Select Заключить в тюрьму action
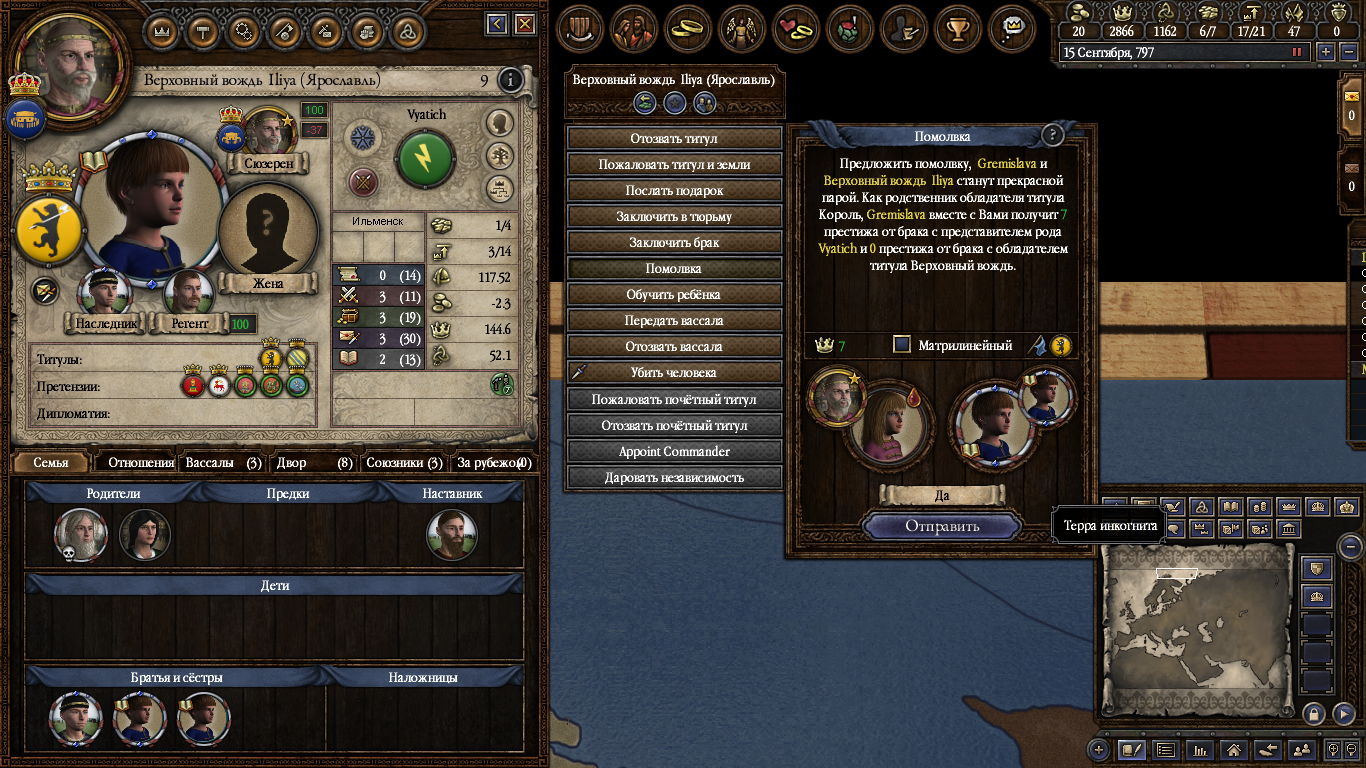 674,216
